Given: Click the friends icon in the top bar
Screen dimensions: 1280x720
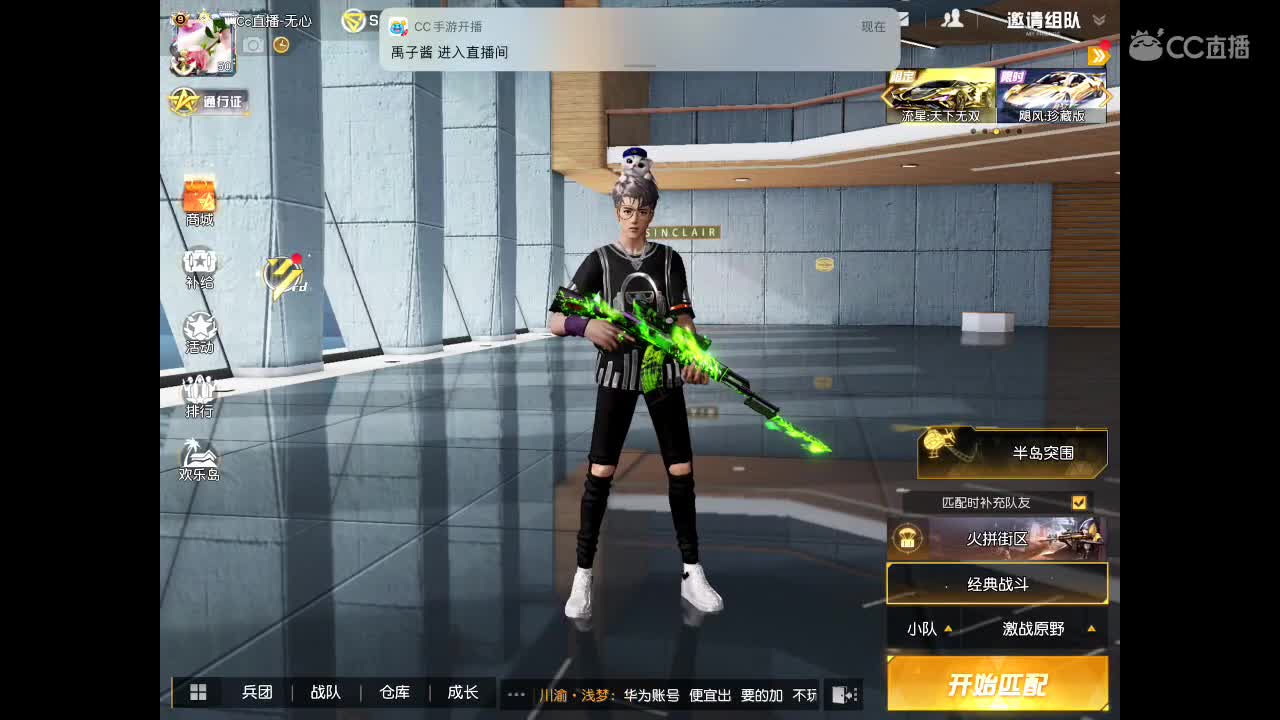Looking at the screenshot, I should pos(953,17).
